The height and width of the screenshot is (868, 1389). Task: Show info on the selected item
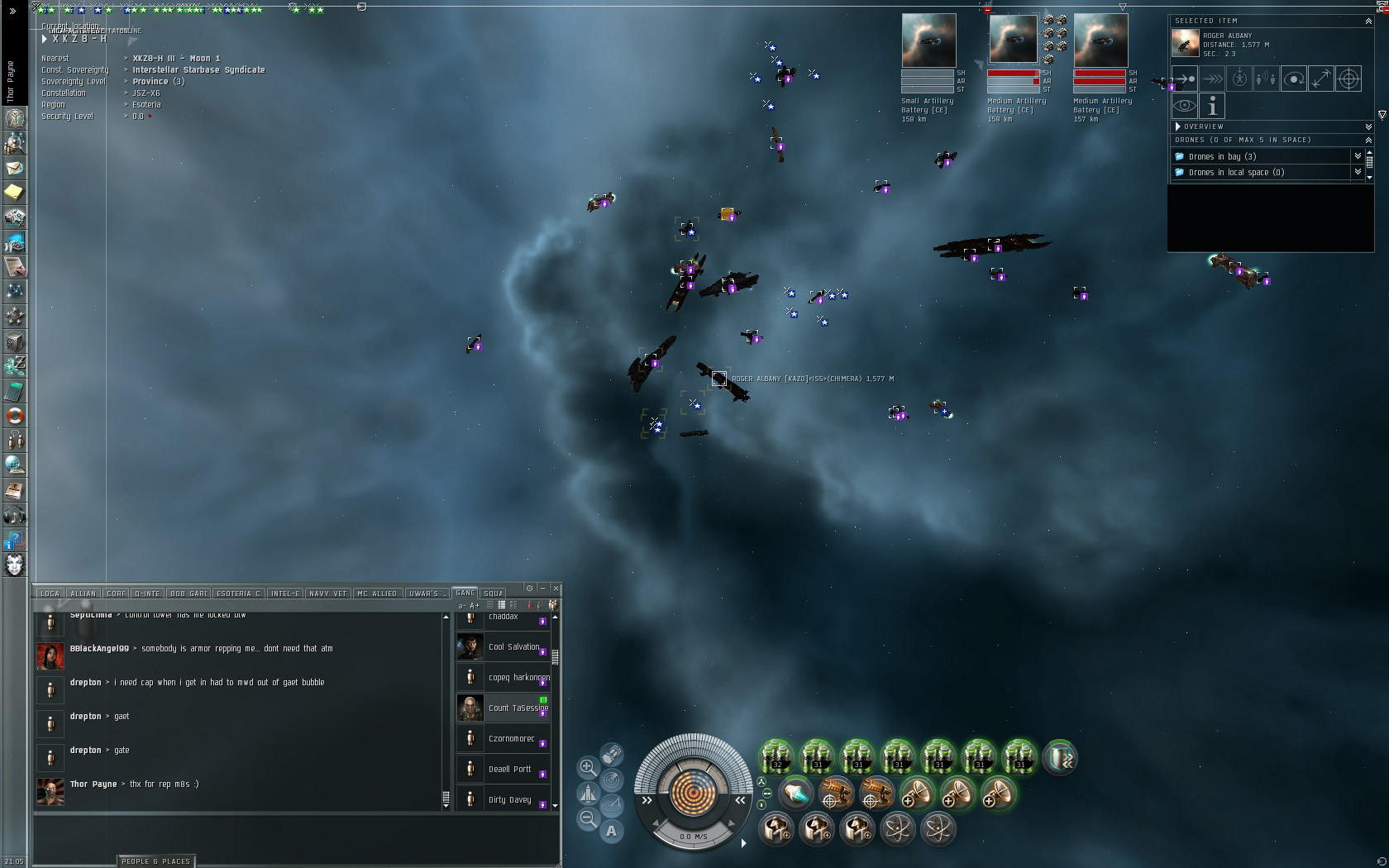tap(1212, 106)
